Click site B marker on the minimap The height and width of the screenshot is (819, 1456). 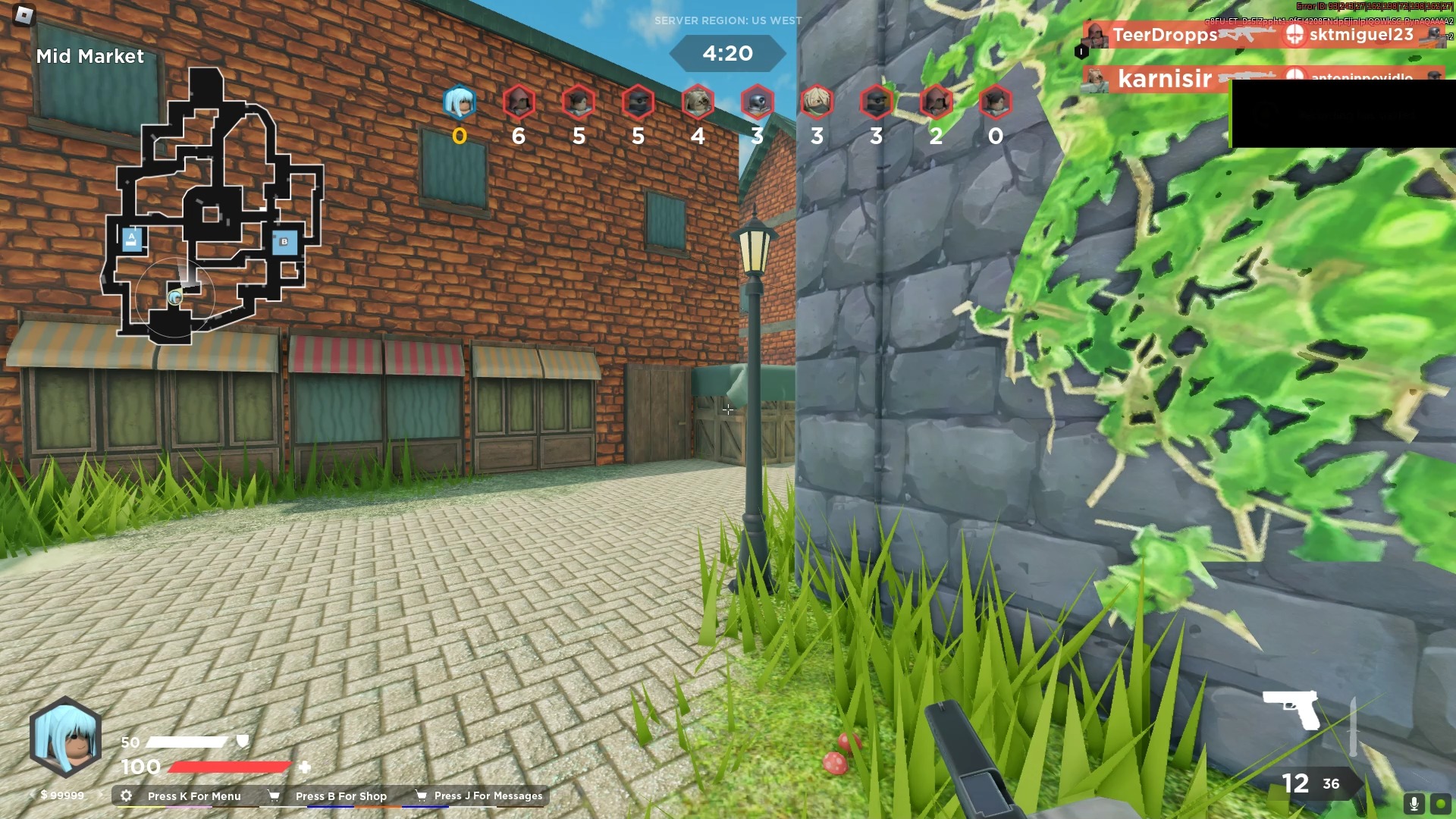pyautogui.click(x=283, y=242)
